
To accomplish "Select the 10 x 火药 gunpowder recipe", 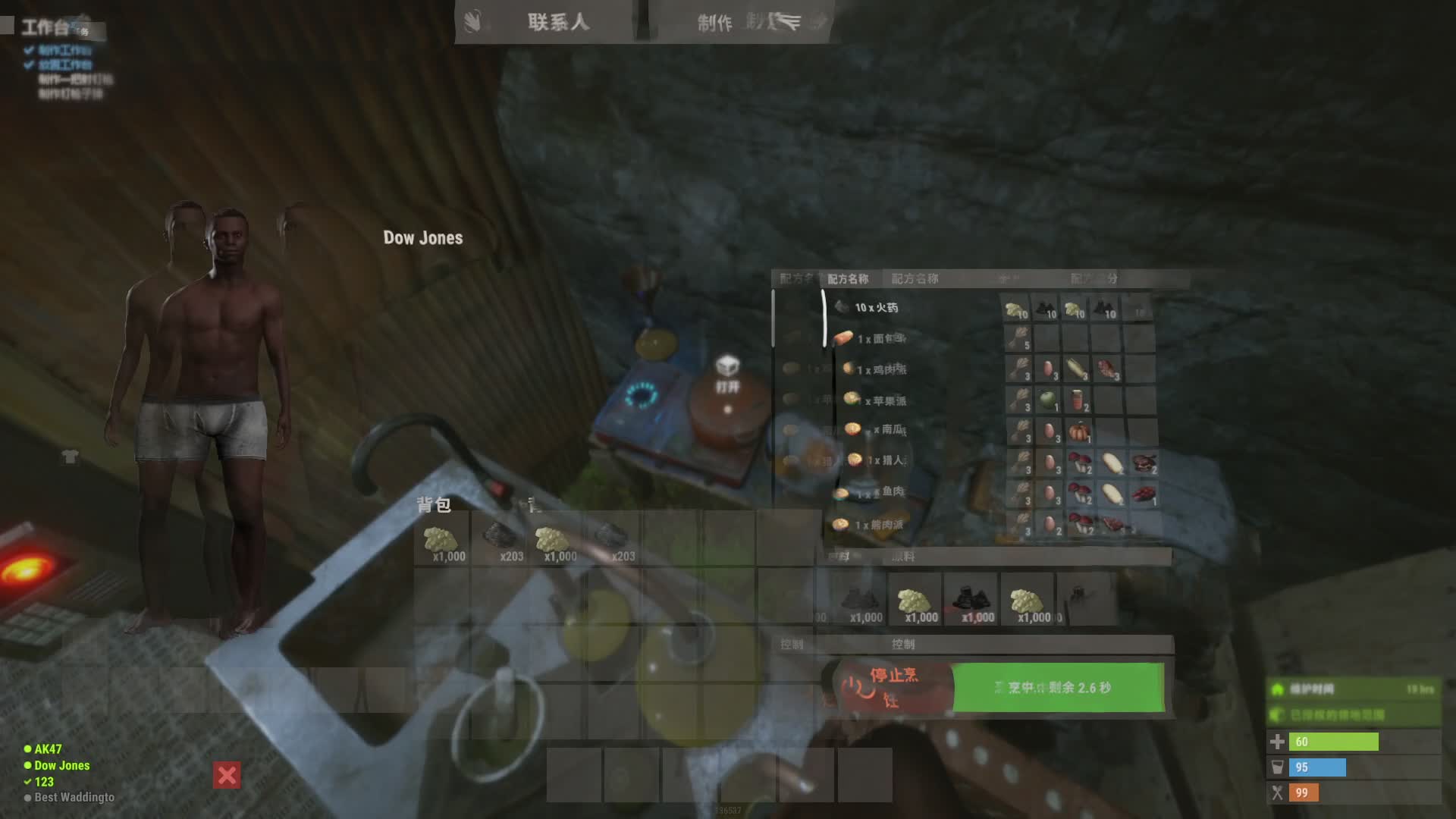I will 876,307.
